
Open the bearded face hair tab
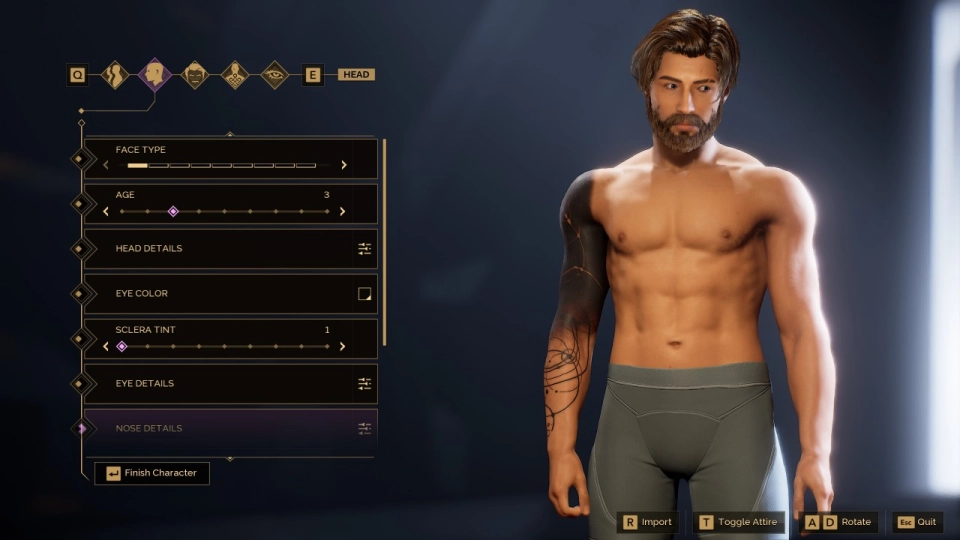point(195,75)
